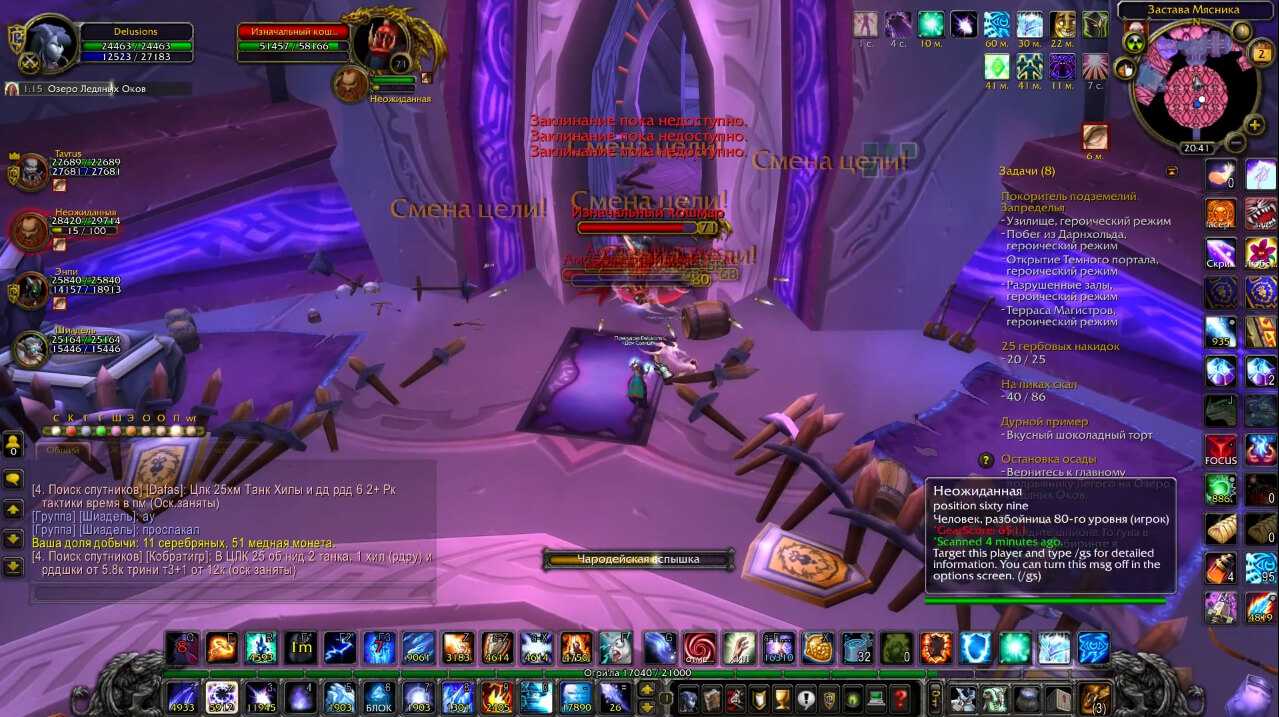Open the gold trophy achievements button
This screenshot has height=717, width=1279.
[782, 698]
